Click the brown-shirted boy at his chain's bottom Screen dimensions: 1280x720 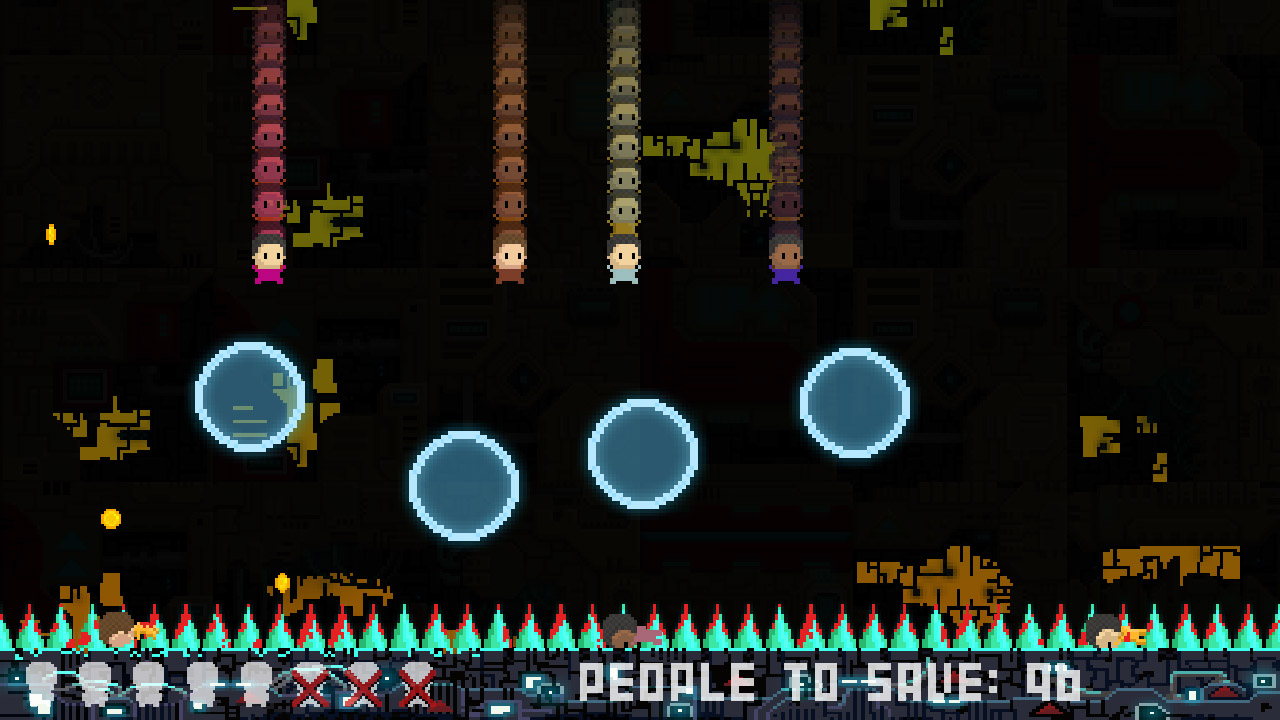click(x=510, y=260)
